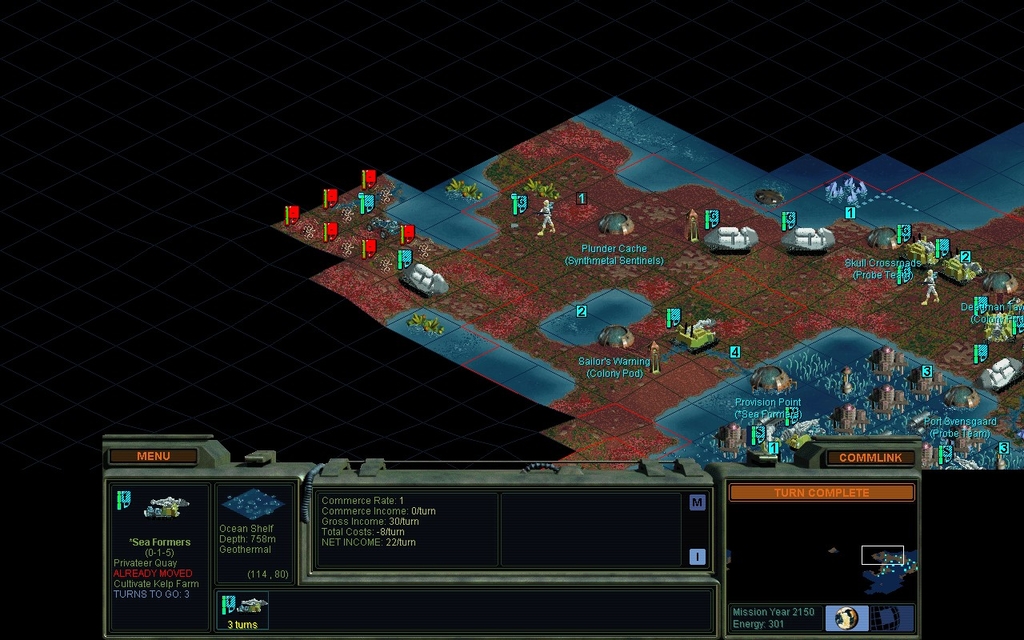Click the TURN COMPLETE button
1024x640 pixels.
point(821,493)
